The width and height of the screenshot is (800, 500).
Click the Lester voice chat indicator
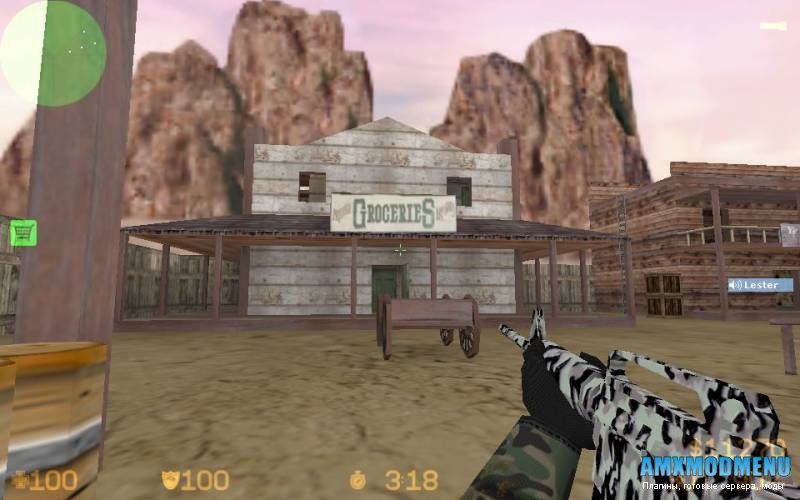(x=760, y=285)
